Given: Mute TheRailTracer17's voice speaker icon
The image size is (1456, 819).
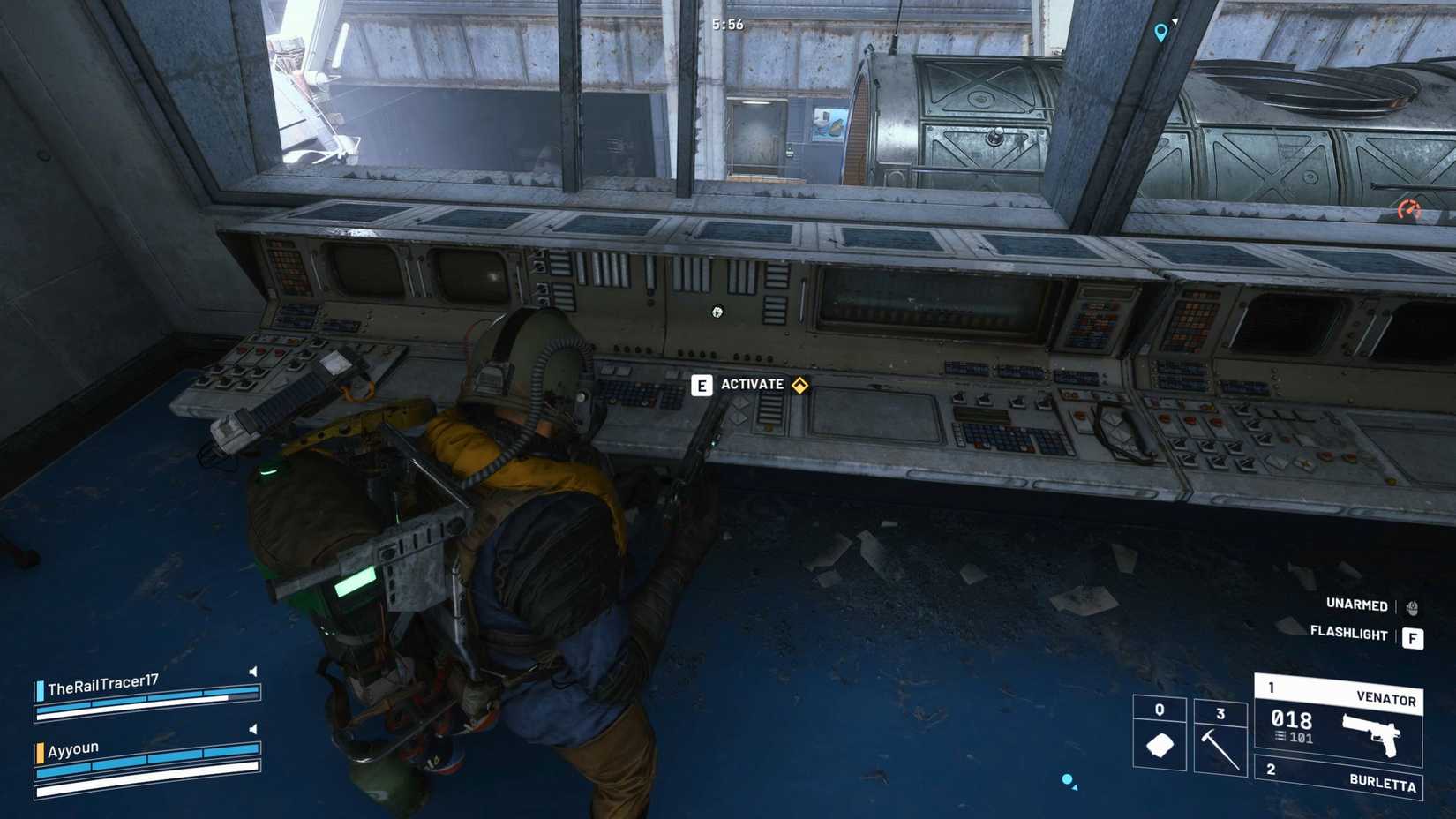Looking at the screenshot, I should 251,671.
